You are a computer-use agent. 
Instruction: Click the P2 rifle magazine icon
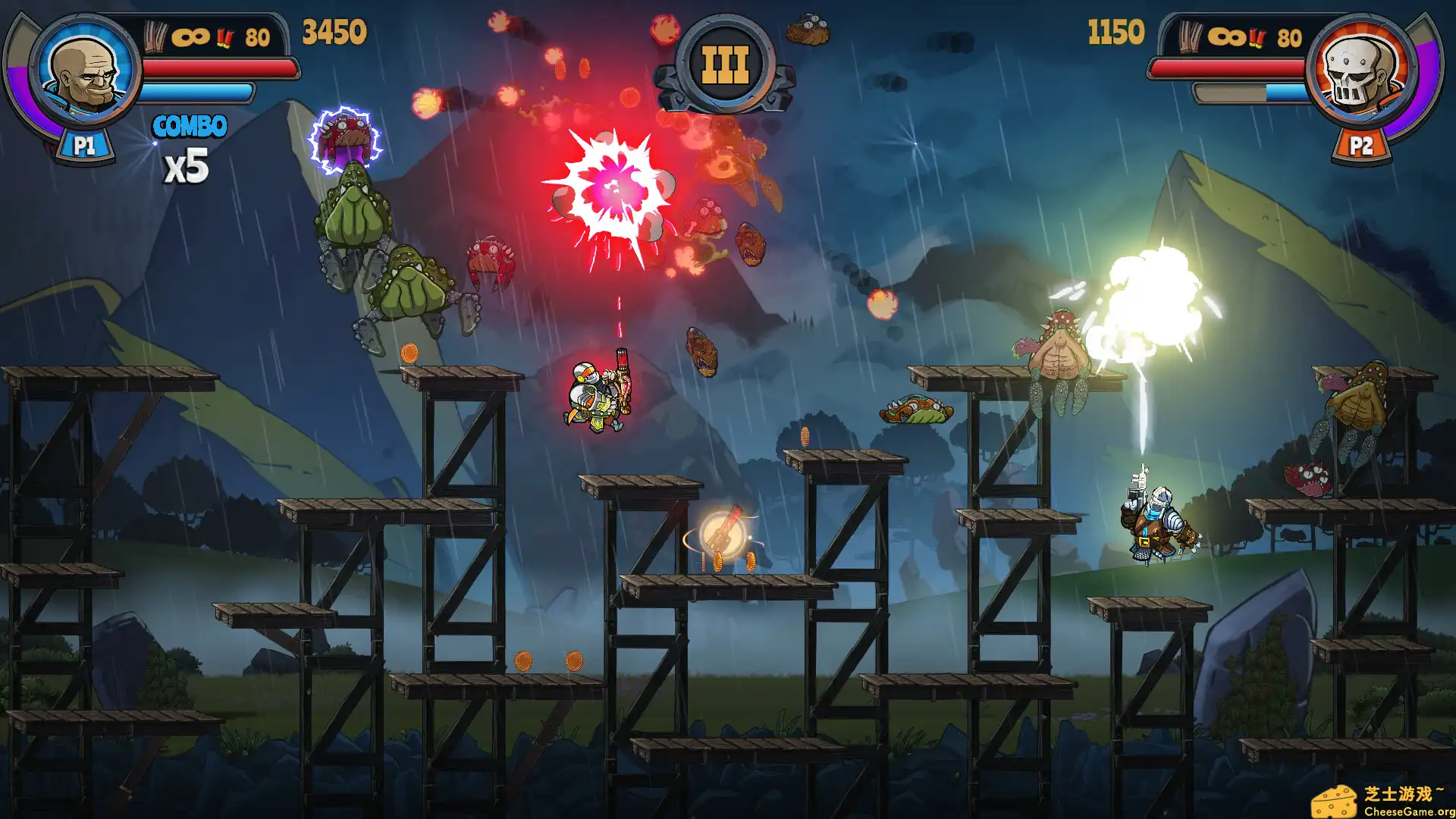click(x=1191, y=38)
